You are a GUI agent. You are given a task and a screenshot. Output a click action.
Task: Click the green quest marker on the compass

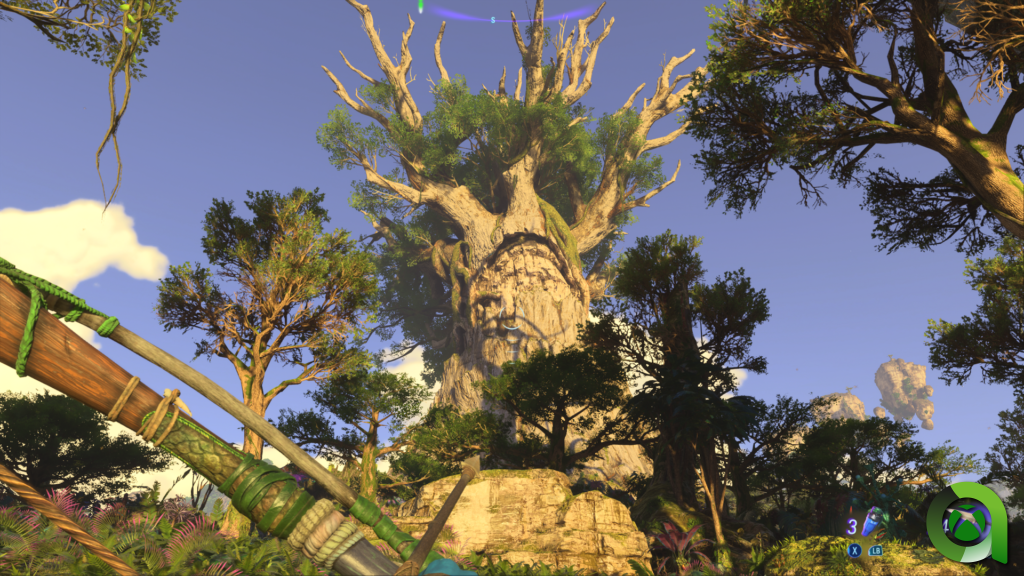(x=421, y=6)
